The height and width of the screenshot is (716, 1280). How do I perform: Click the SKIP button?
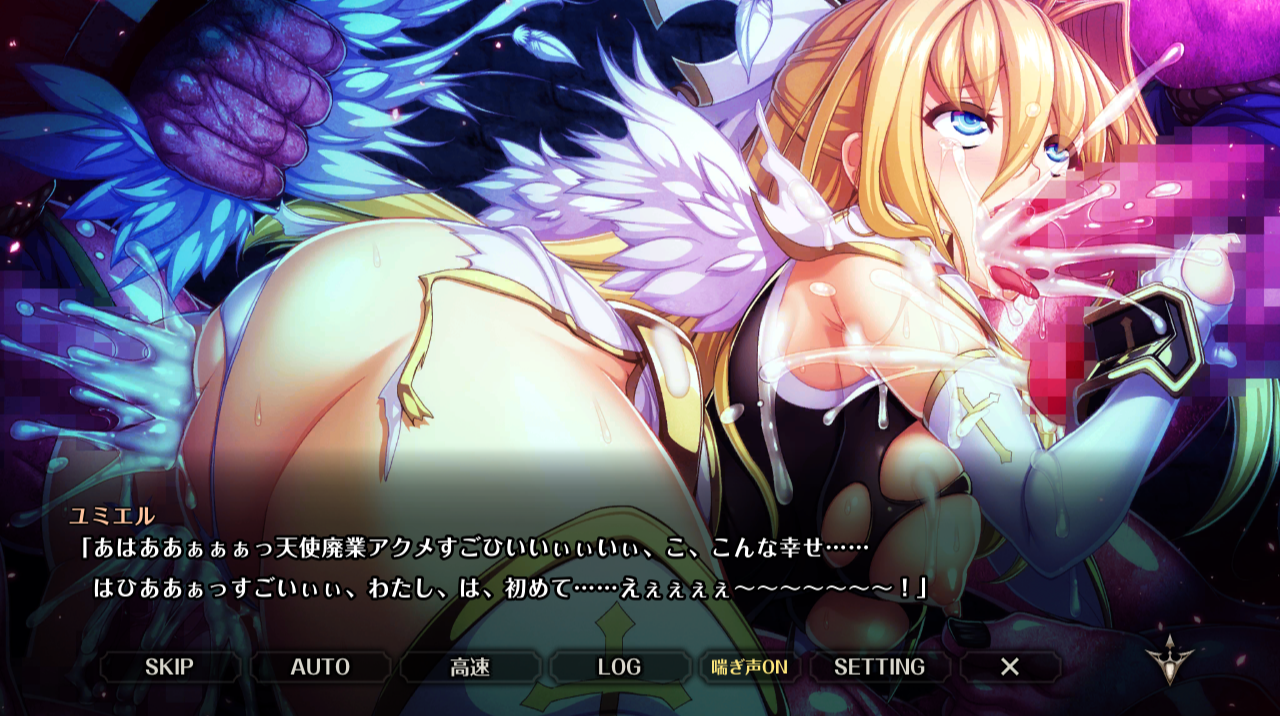(x=169, y=667)
